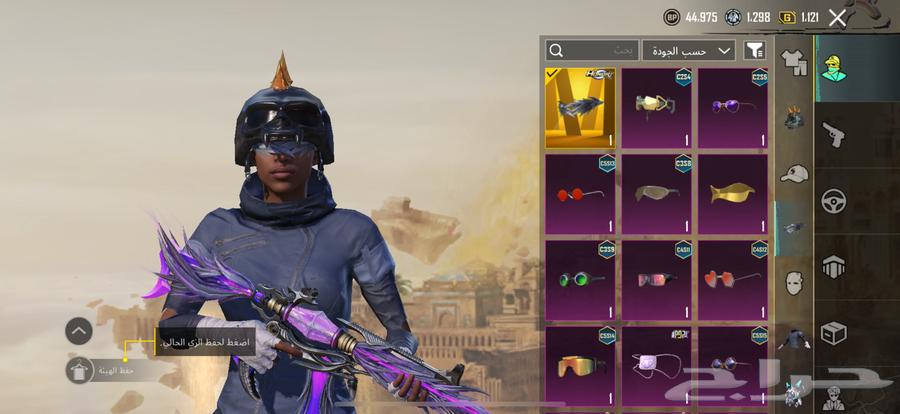Switch to the pistol weapons tab

(833, 134)
